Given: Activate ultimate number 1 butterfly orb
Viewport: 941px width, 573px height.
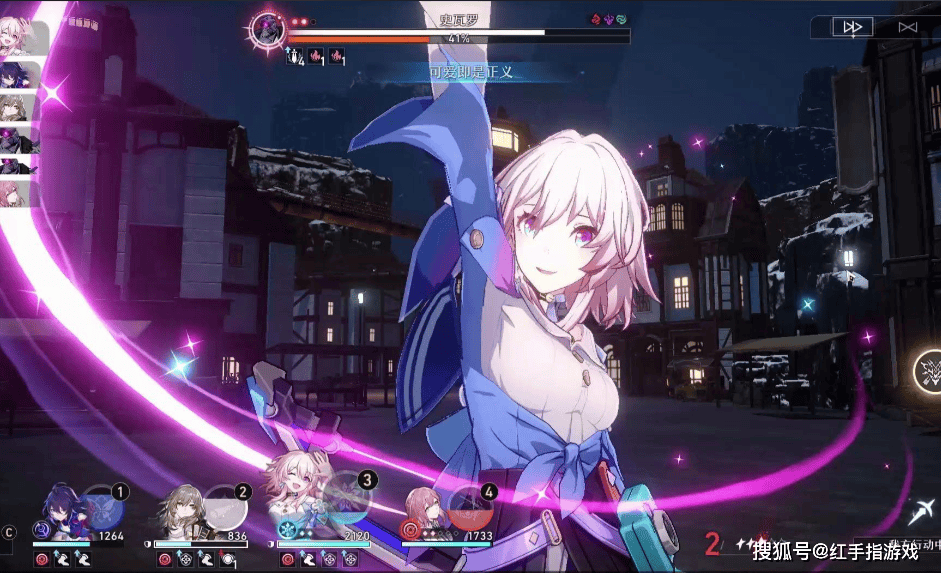Looking at the screenshot, I should pyautogui.click(x=103, y=506).
